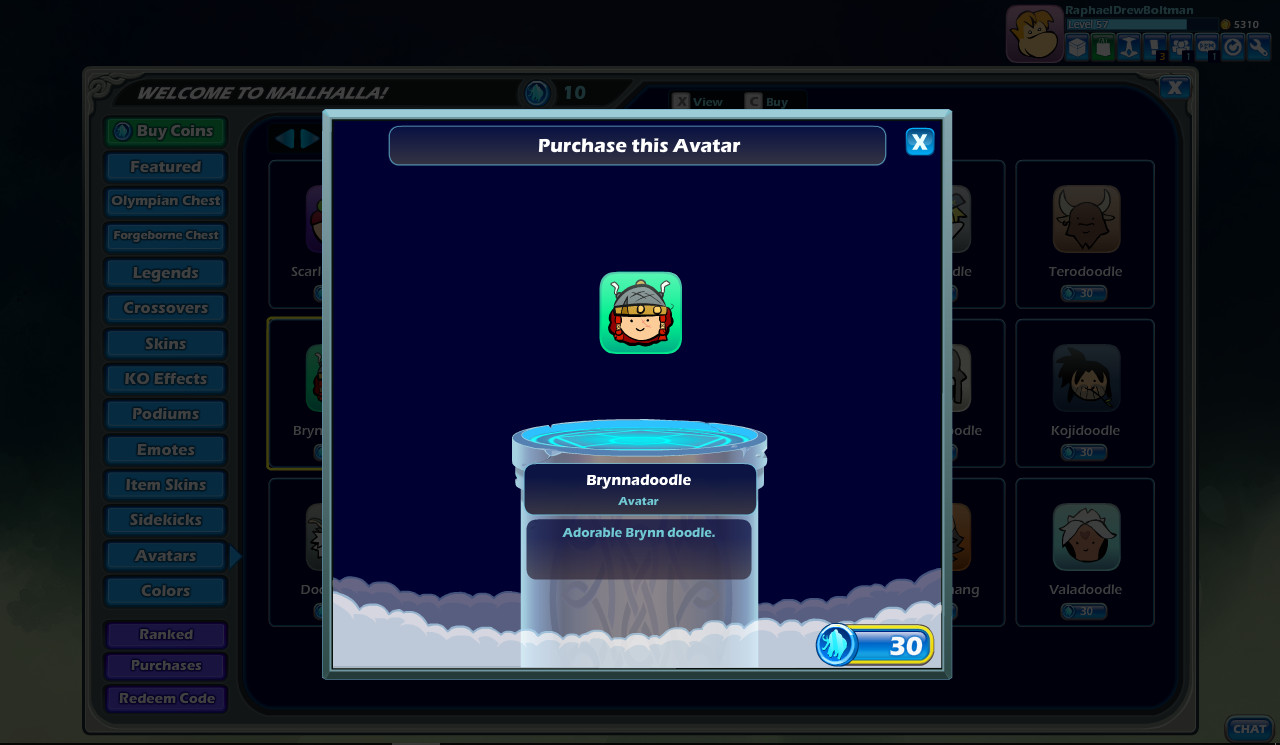Select the trophy stand icon
1280x745 pixels.
click(x=1128, y=46)
